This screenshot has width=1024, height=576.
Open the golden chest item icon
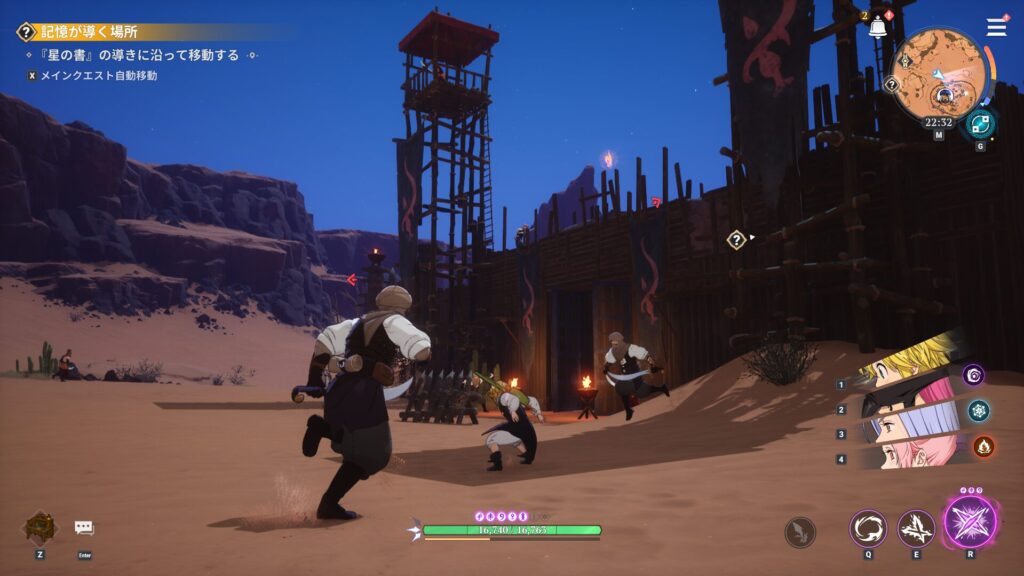click(x=40, y=527)
